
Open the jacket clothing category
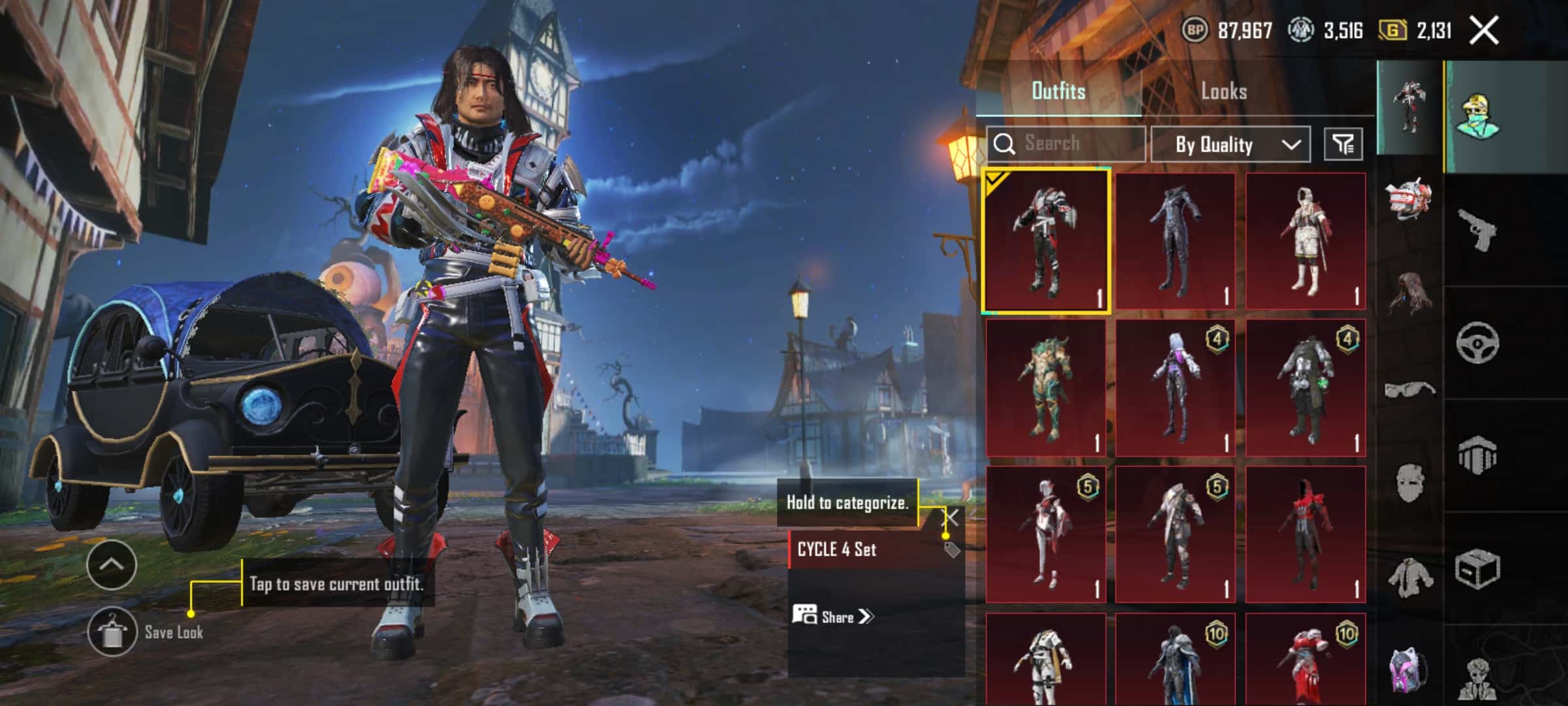click(1409, 577)
